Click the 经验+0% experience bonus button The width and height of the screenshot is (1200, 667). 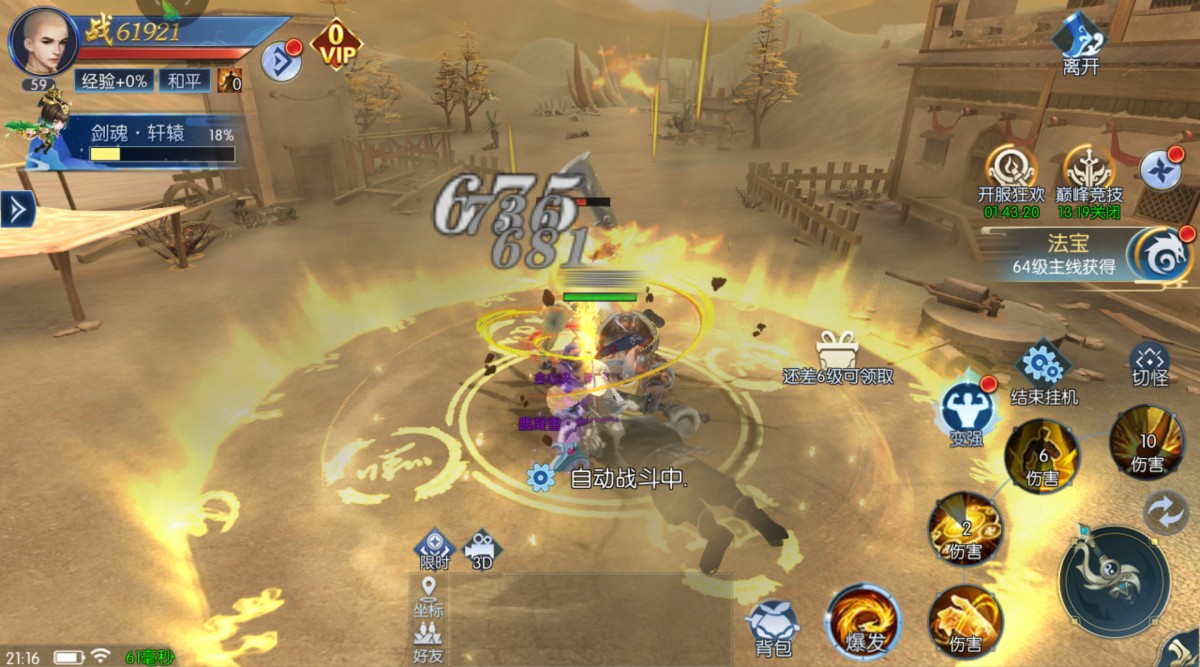click(x=114, y=81)
